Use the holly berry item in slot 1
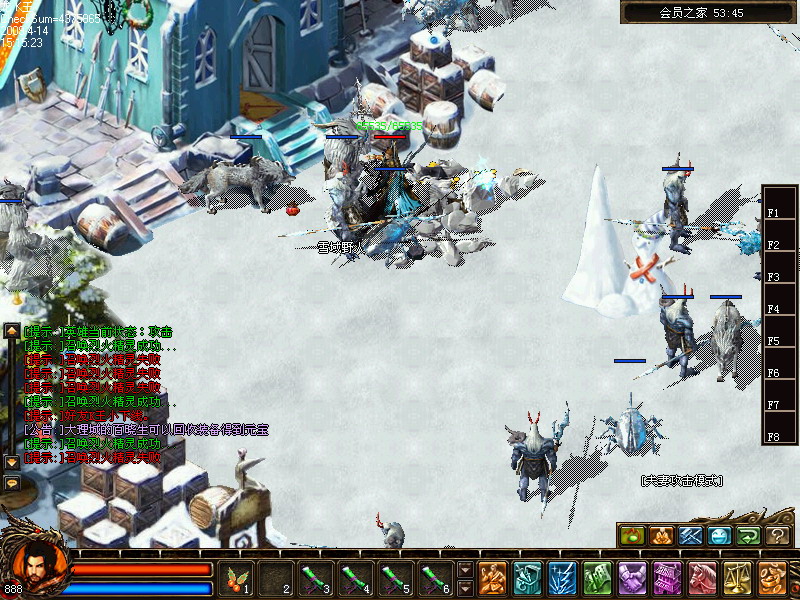The image size is (800, 600). tap(237, 577)
